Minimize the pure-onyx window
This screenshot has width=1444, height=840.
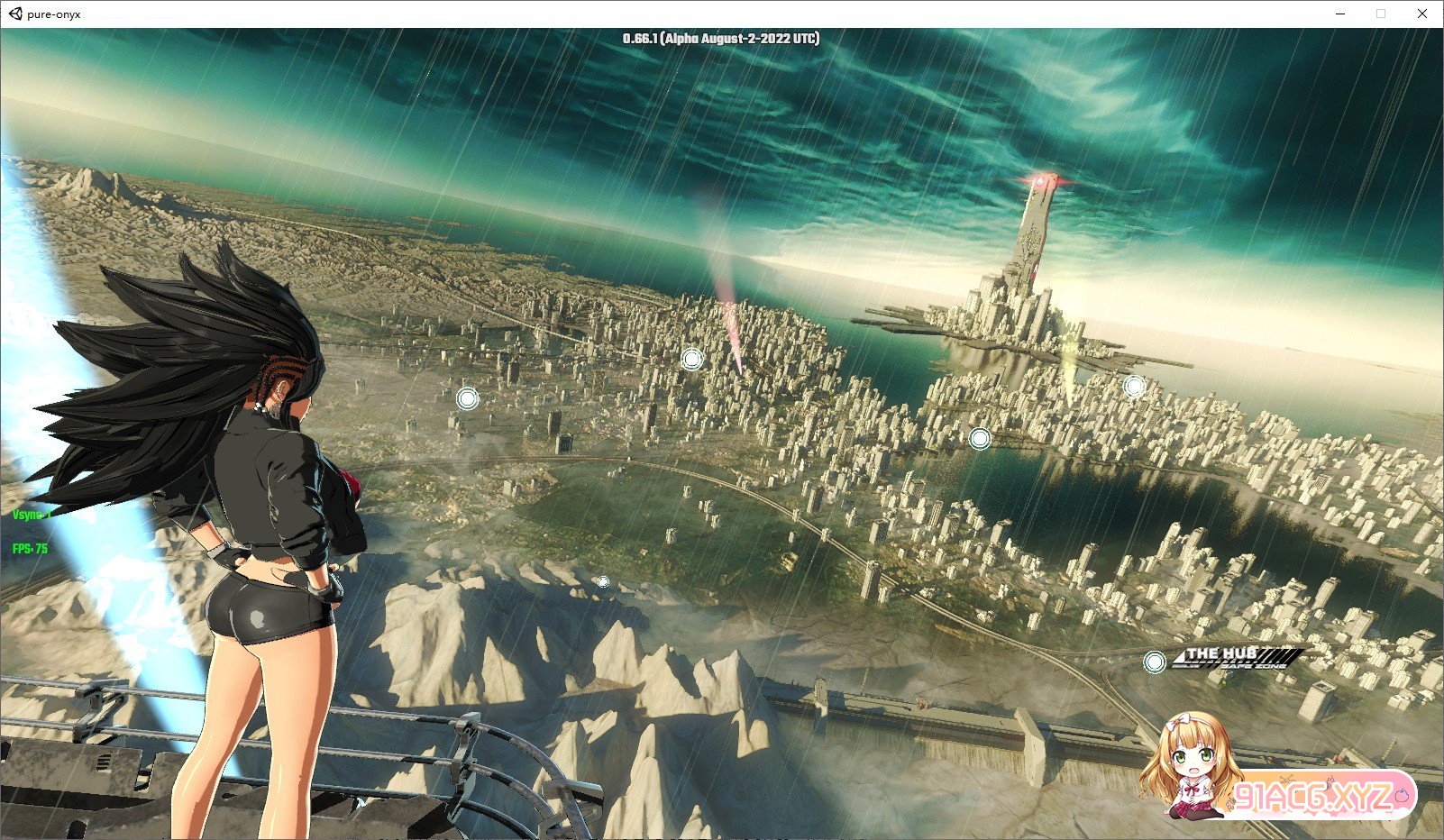tap(1341, 14)
